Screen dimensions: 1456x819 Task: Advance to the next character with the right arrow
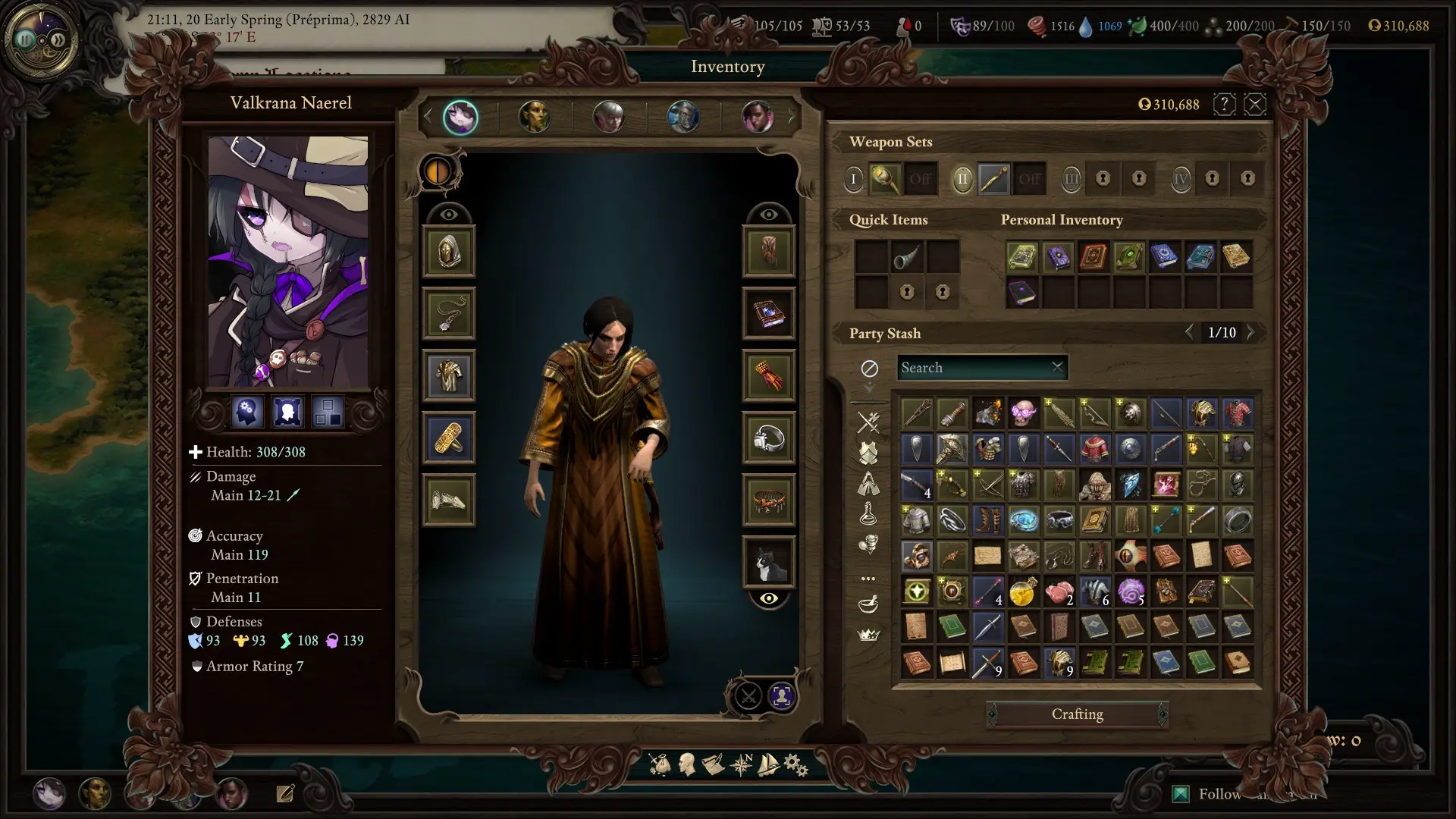(791, 116)
